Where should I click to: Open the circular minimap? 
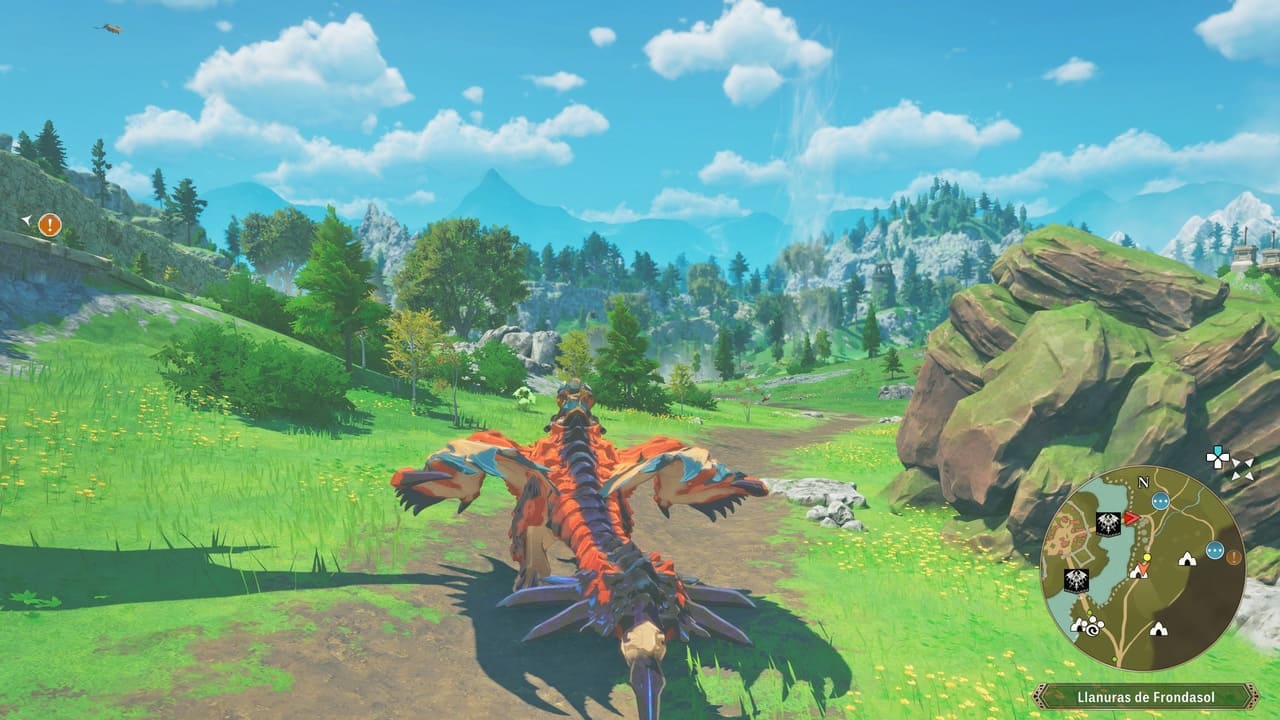click(x=1142, y=567)
